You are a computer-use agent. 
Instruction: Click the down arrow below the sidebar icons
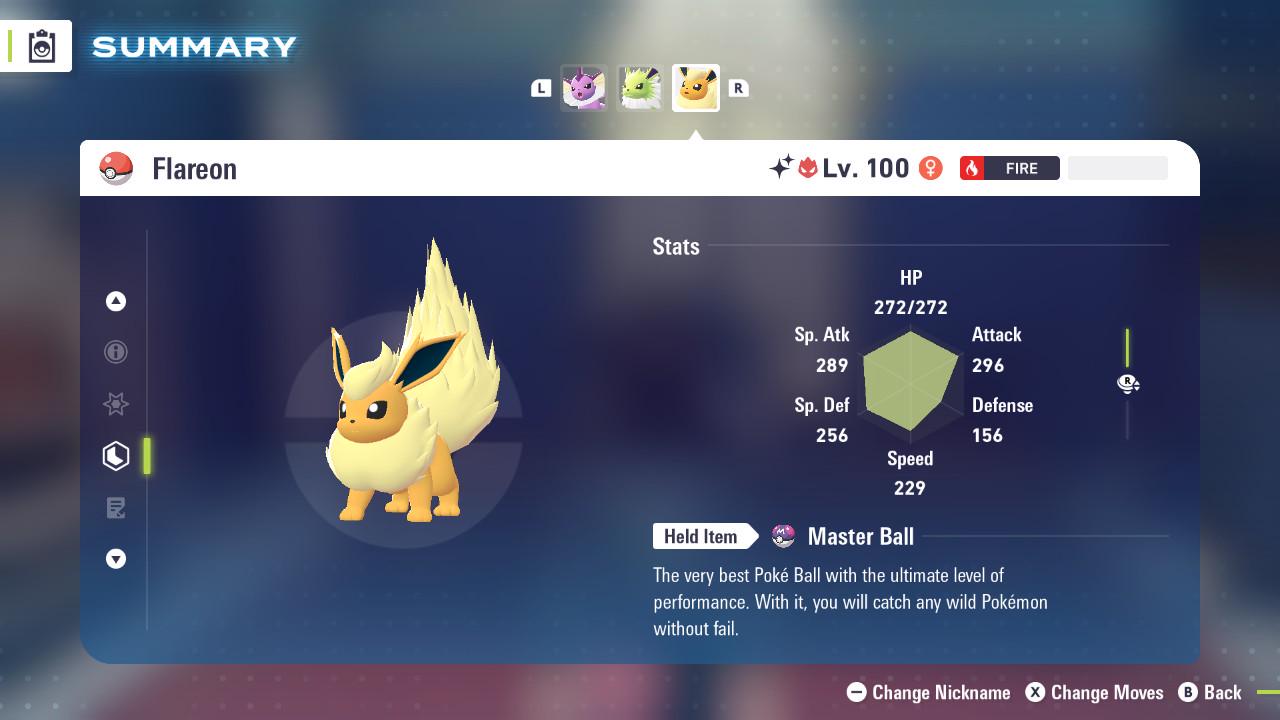[115, 559]
